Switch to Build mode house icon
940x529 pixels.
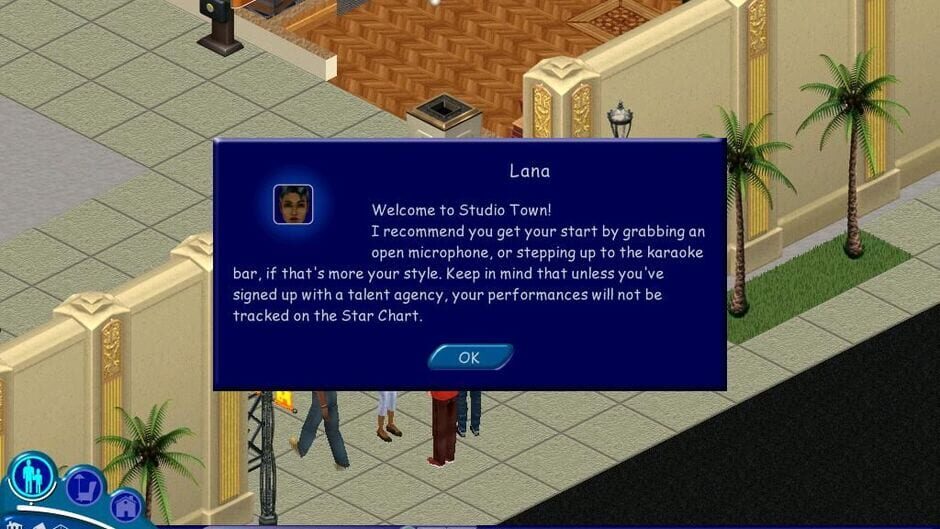127,507
